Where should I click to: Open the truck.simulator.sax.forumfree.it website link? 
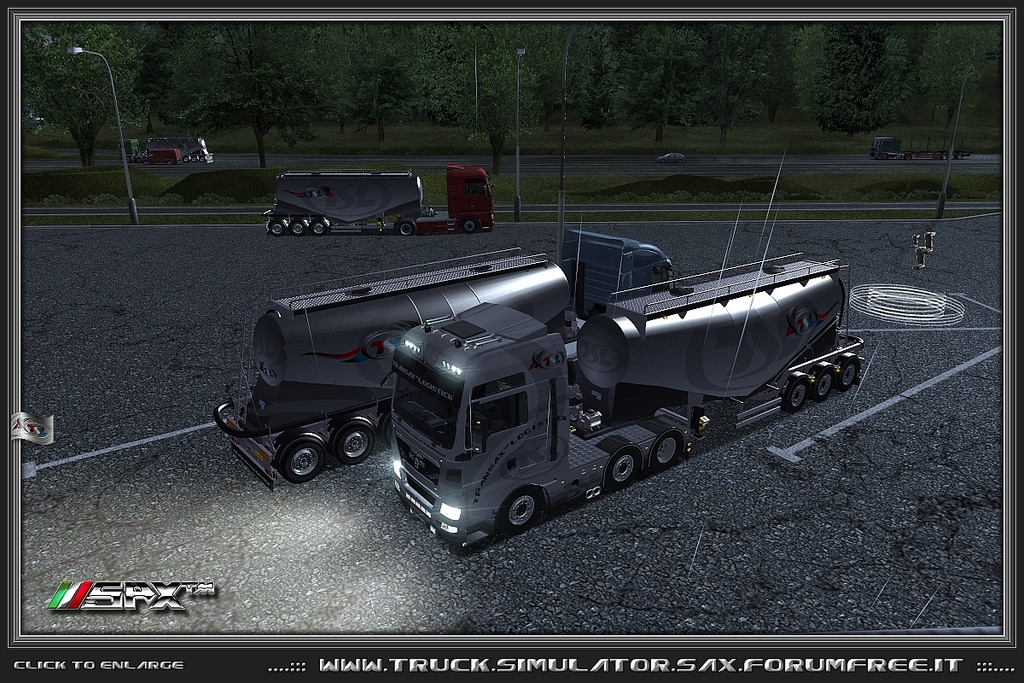point(640,665)
